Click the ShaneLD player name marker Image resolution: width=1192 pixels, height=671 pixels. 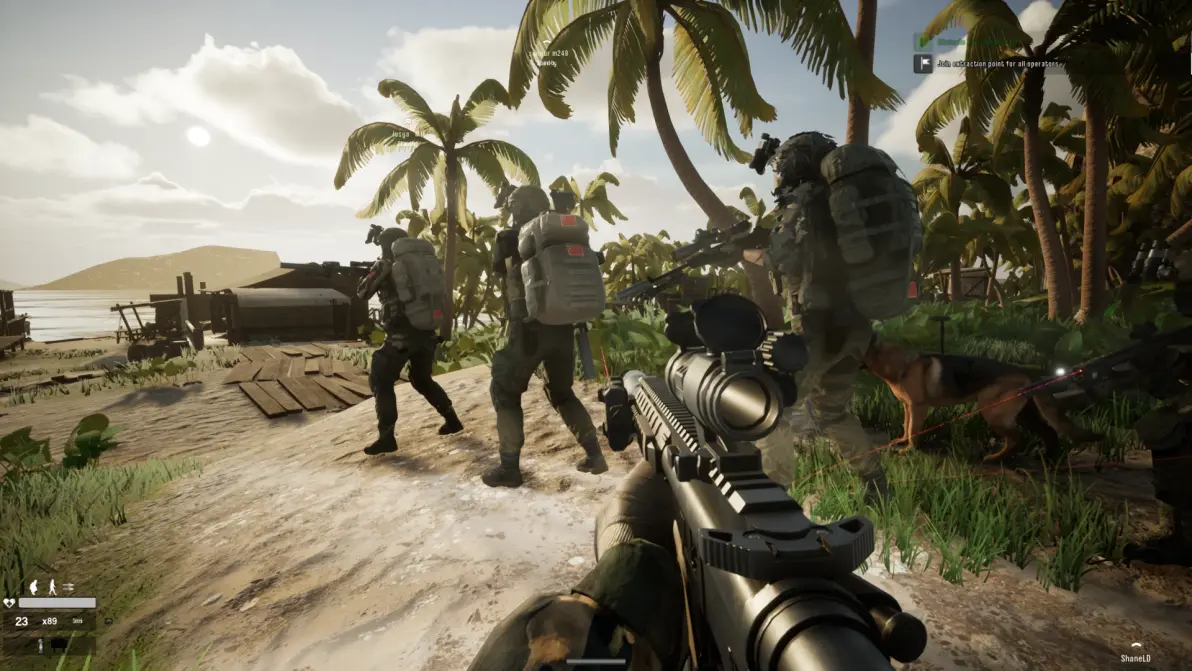pos(1136,656)
